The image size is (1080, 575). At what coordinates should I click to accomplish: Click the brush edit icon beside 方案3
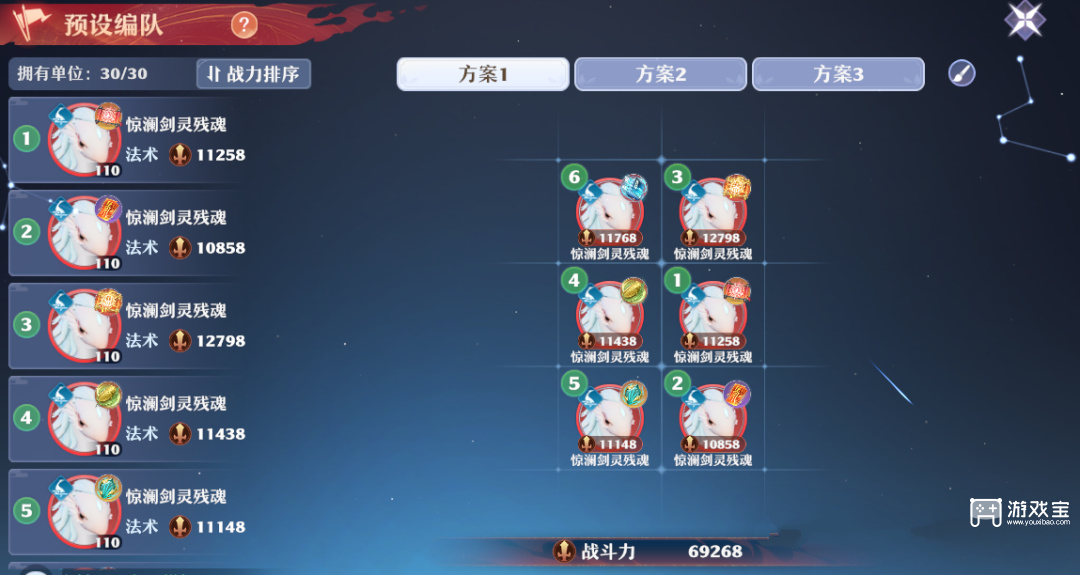point(962,73)
